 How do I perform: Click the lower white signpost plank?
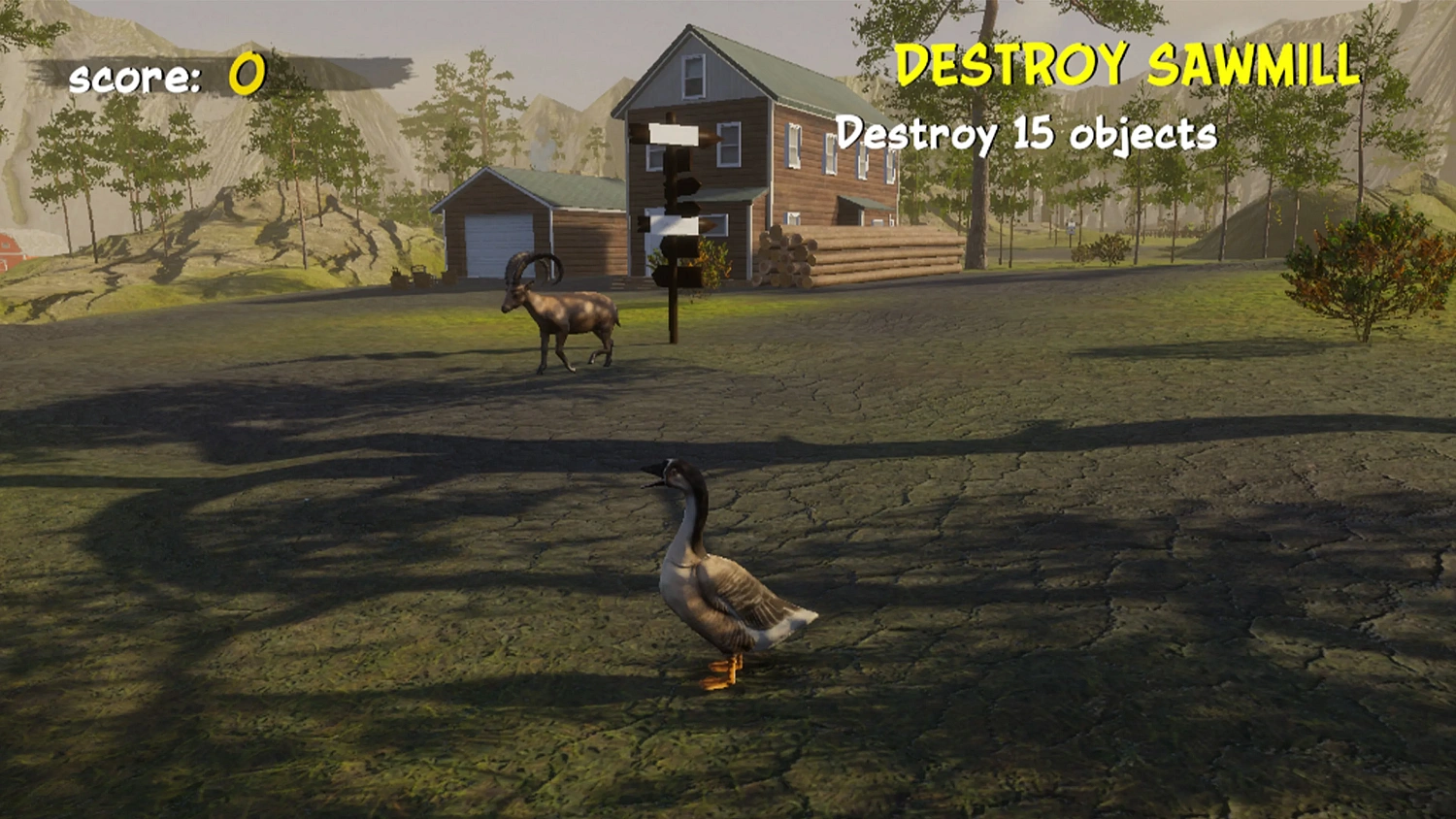672,223
